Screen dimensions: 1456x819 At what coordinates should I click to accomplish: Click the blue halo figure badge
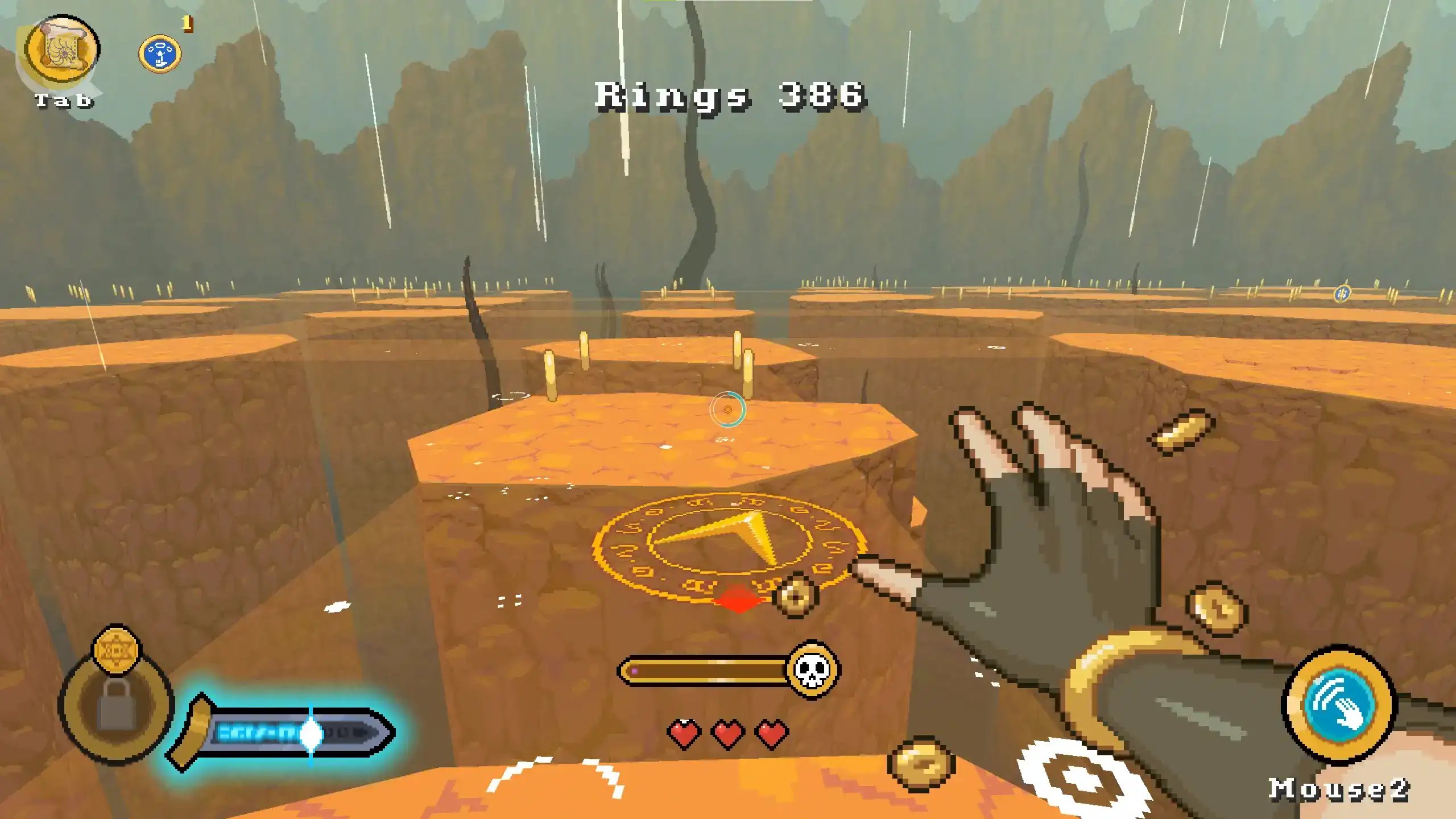tap(160, 55)
